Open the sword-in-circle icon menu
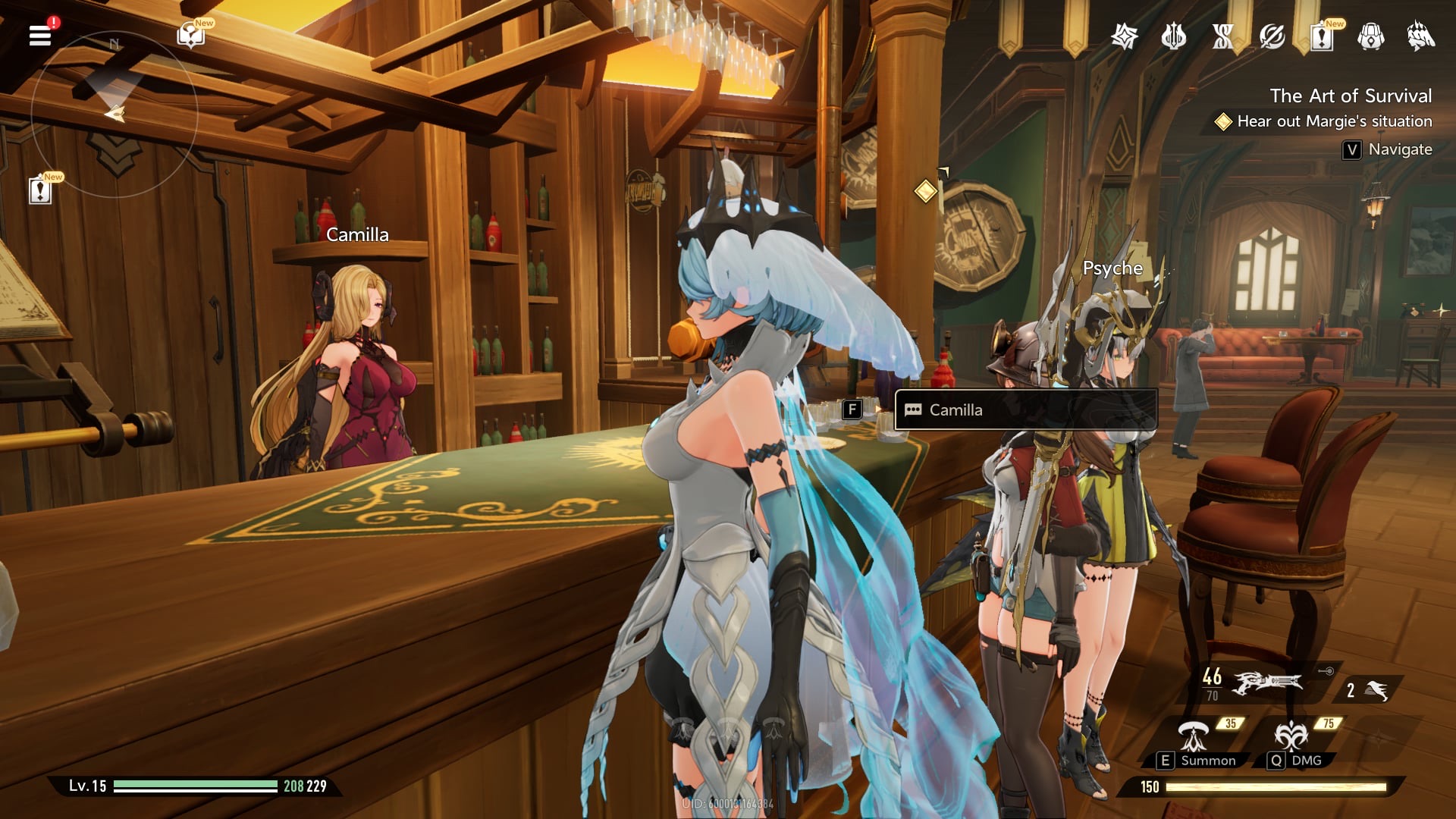 (1272, 36)
